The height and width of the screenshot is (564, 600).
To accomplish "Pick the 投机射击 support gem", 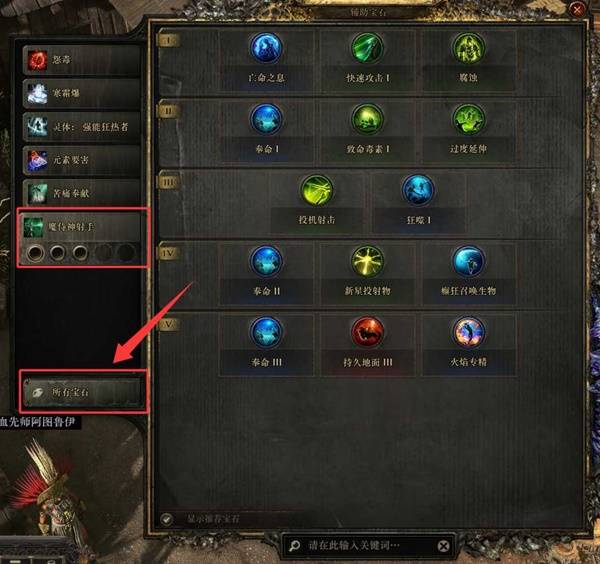I will tap(316, 194).
